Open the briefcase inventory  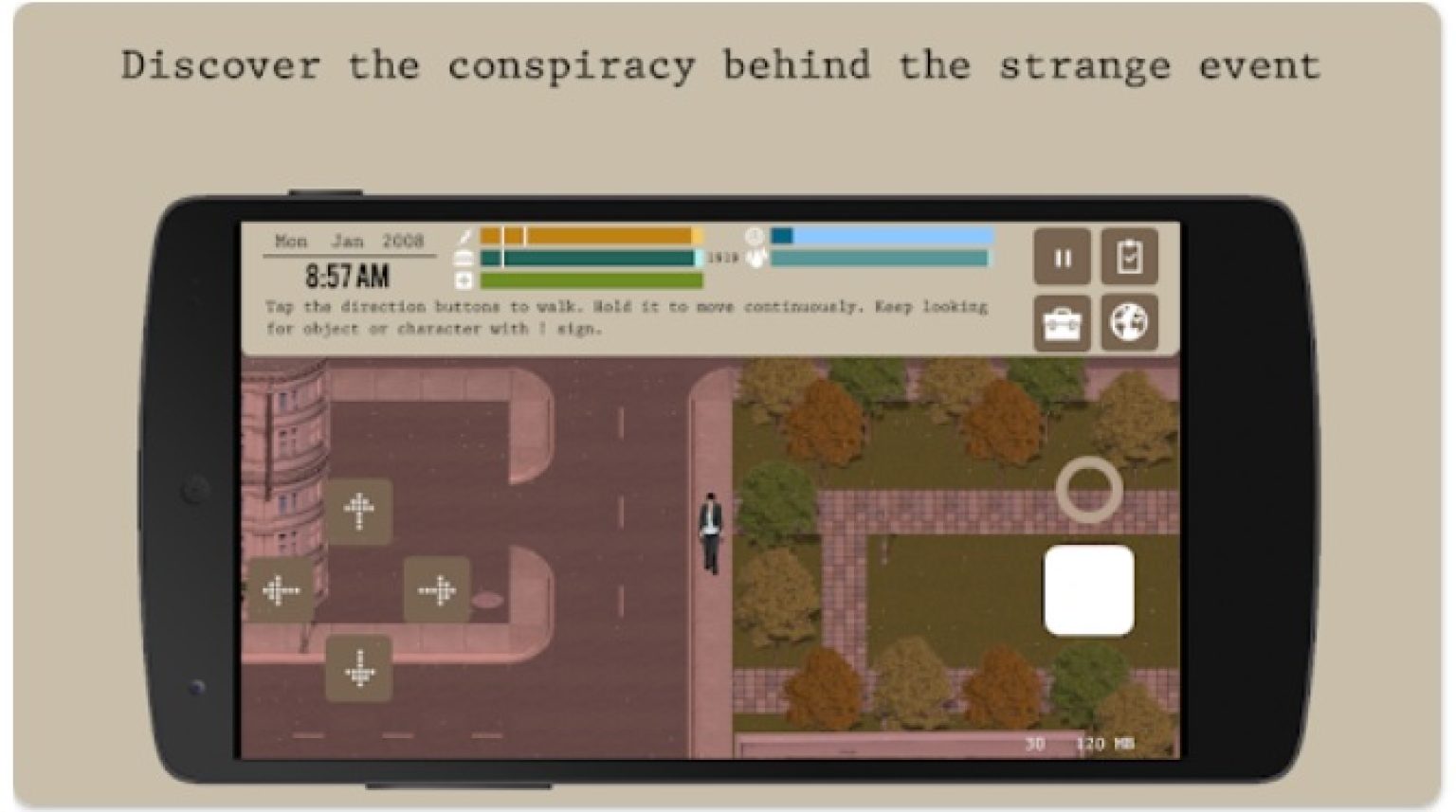1064,322
